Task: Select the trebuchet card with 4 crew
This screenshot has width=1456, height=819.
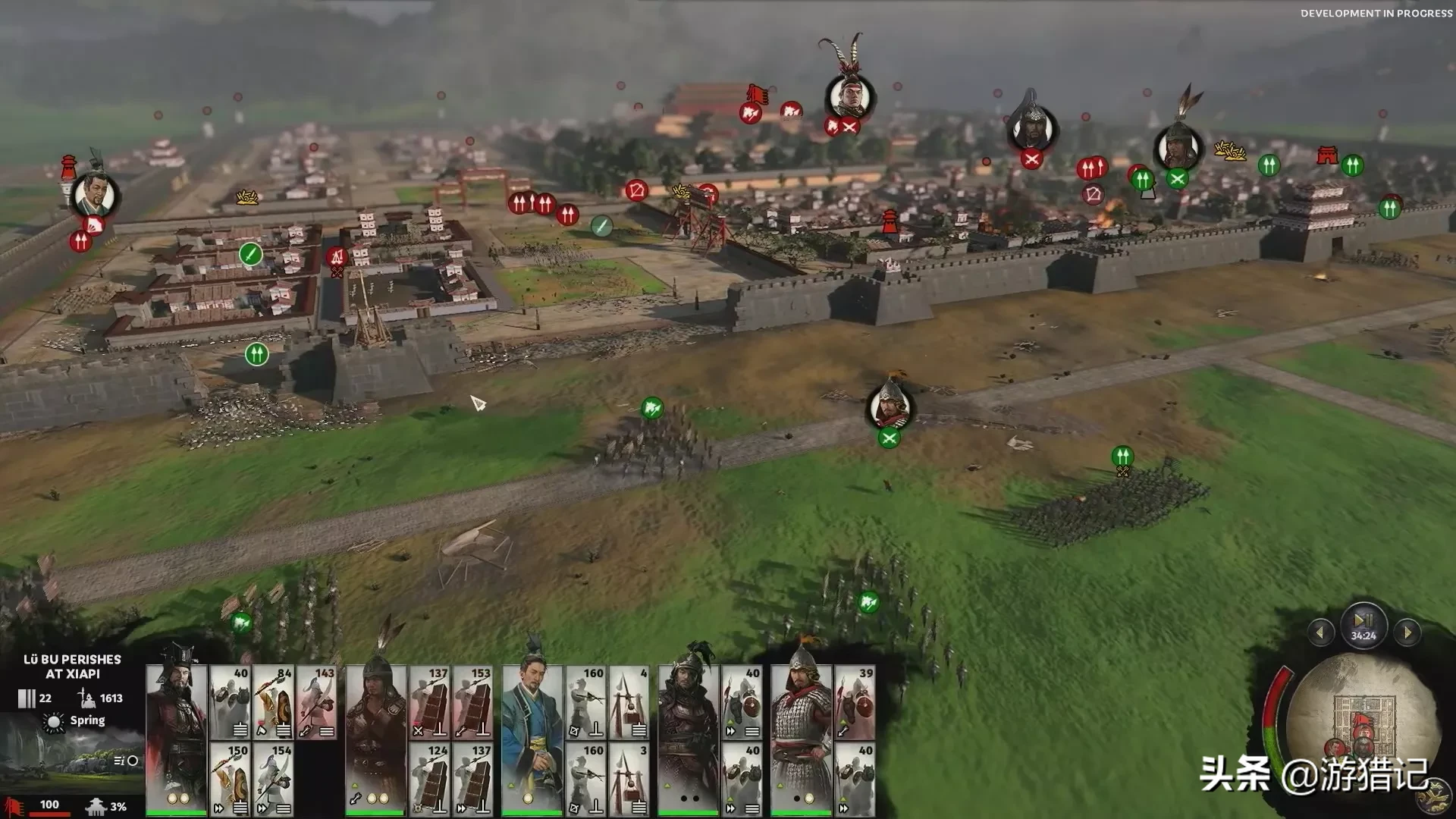Action: coord(629,701)
